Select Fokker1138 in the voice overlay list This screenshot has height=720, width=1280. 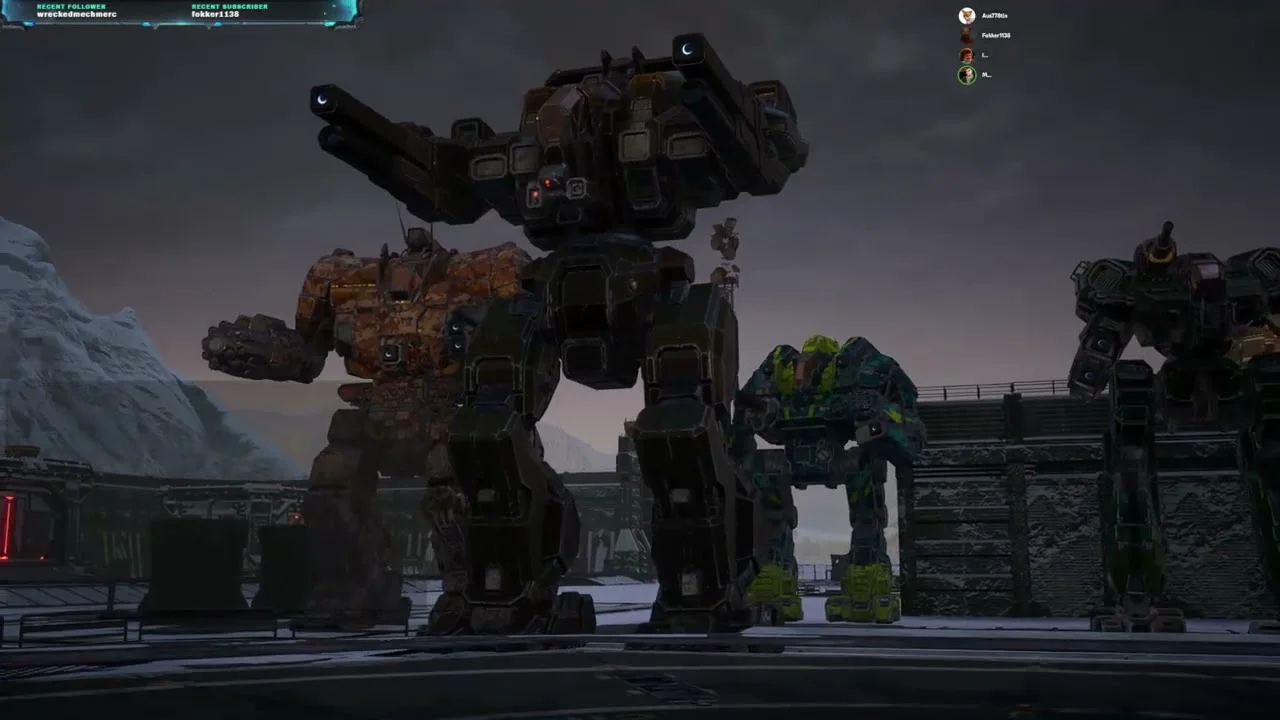[995, 36]
